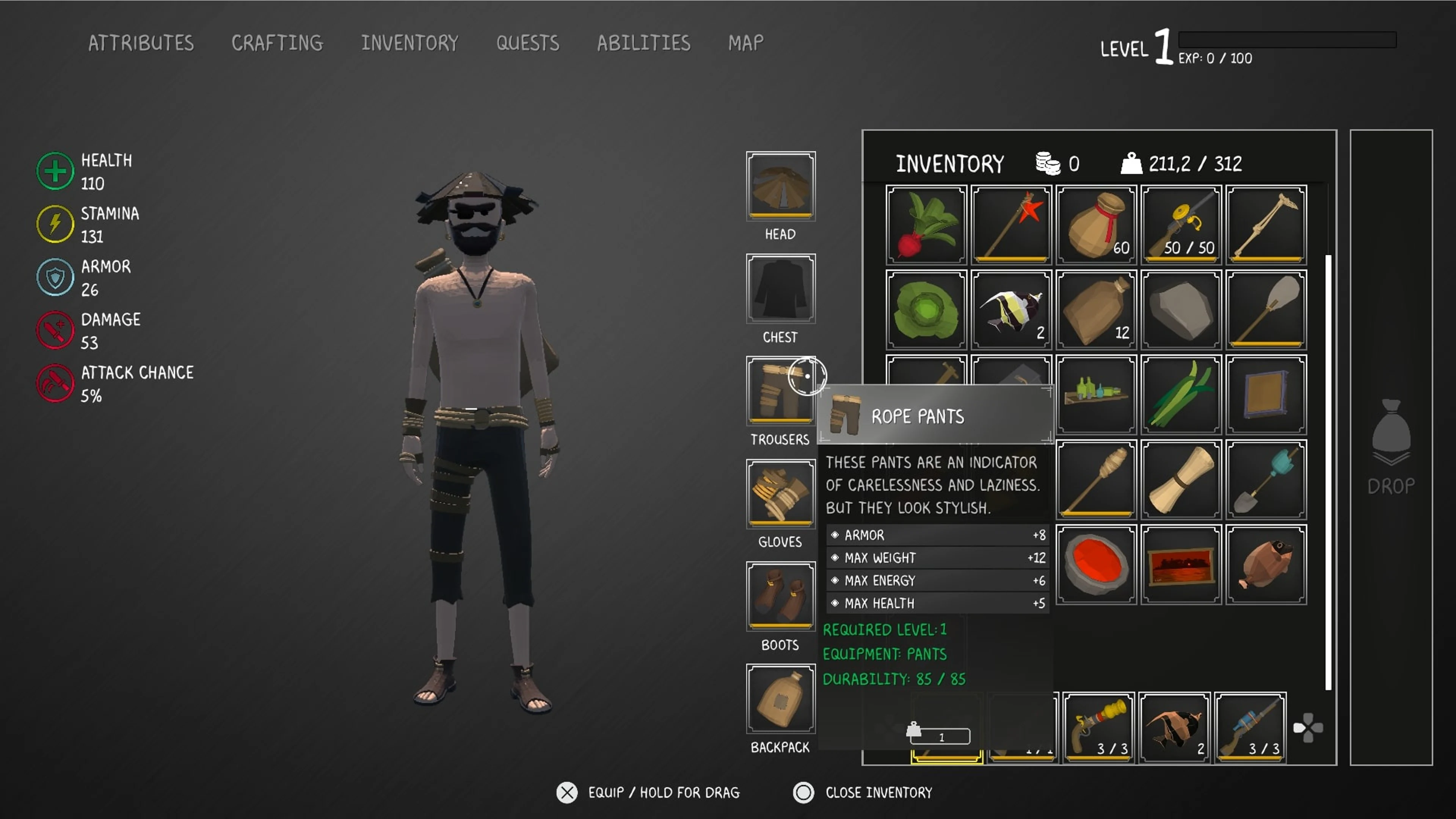Select the shovel item in inventory

(1266, 479)
